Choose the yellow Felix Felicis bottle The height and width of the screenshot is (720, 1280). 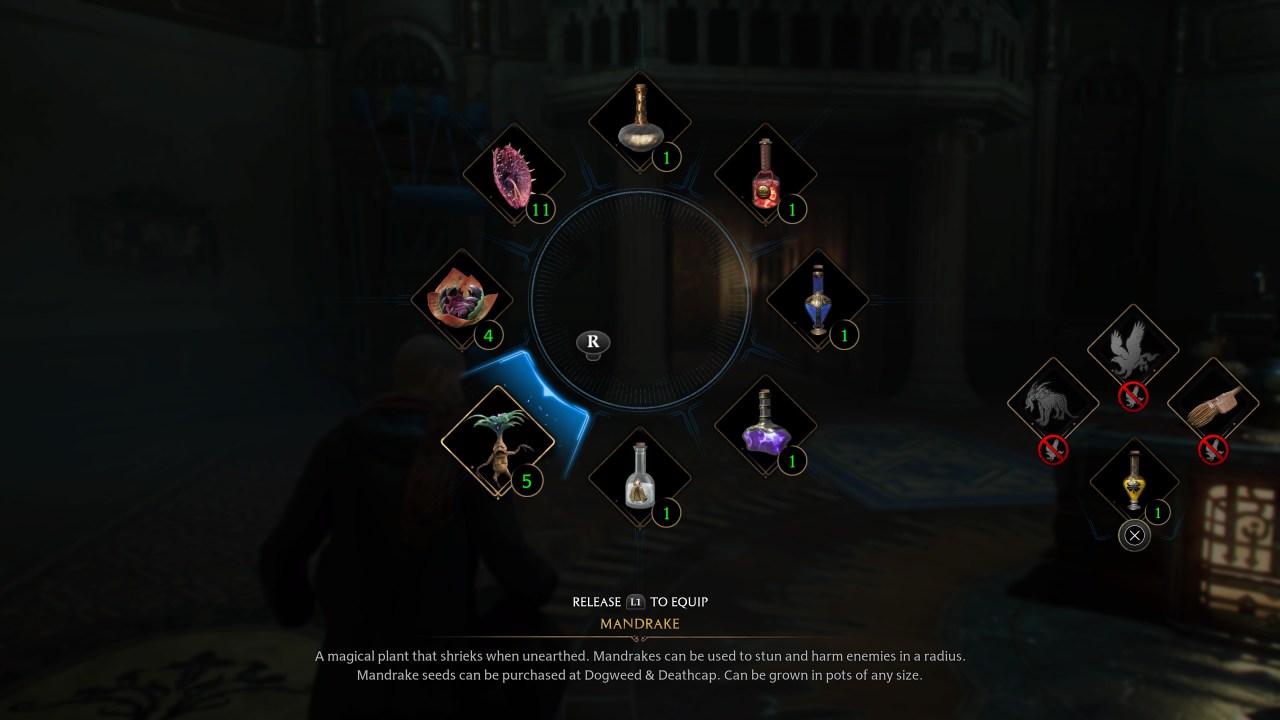pos(1133,483)
